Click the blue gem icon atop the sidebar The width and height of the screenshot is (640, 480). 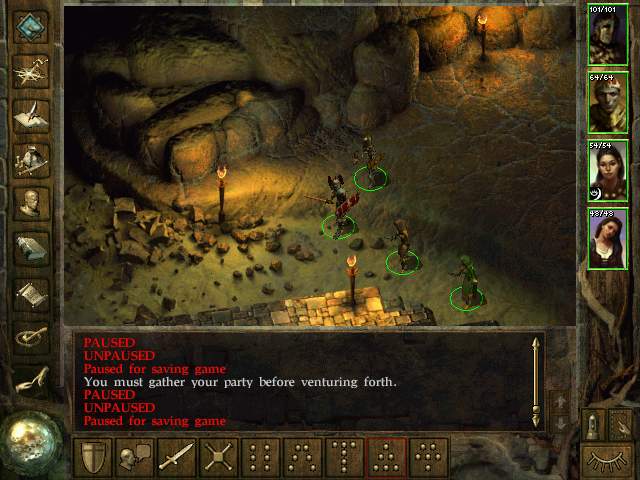(32, 26)
